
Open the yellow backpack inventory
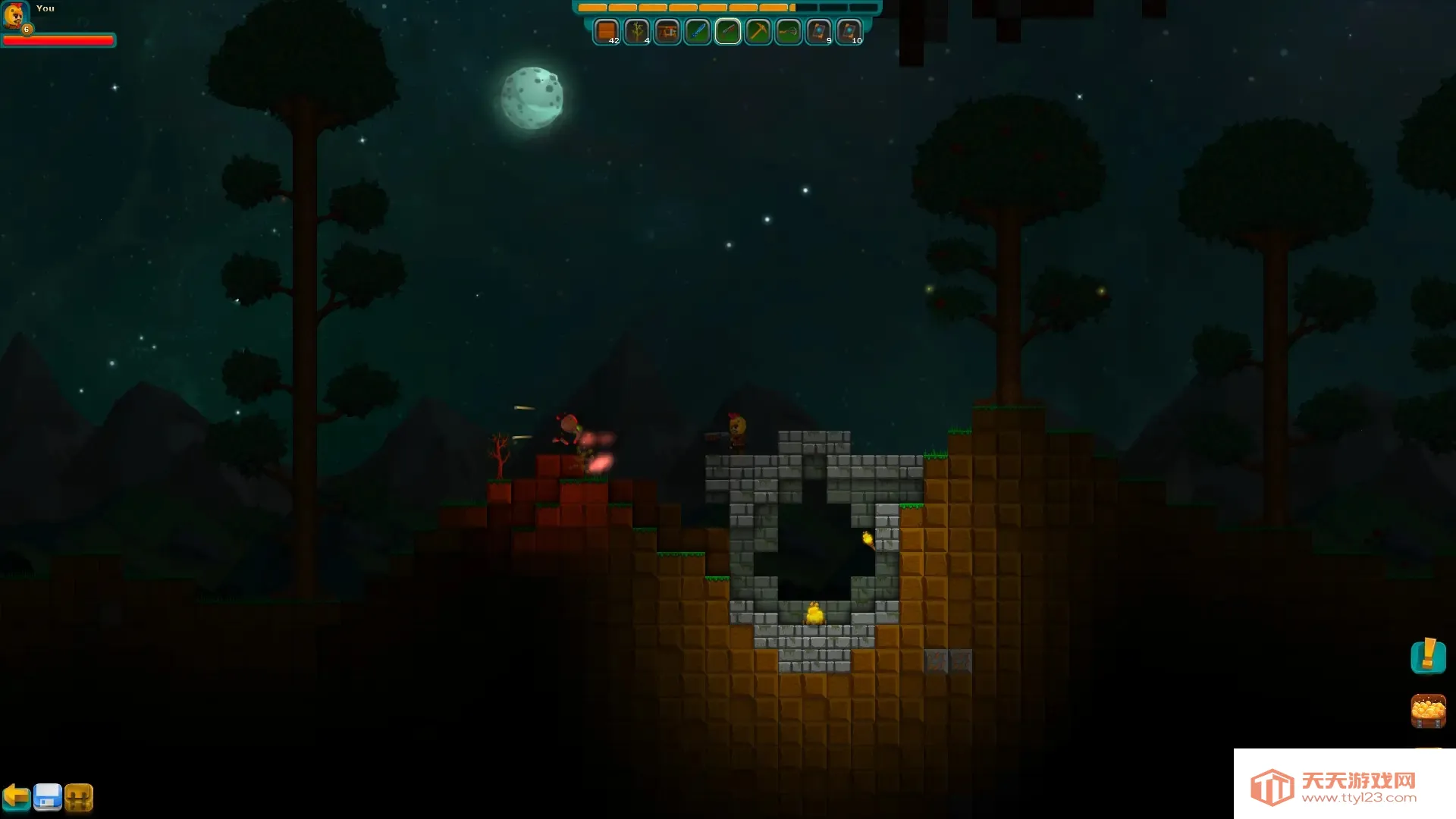pos(79,797)
